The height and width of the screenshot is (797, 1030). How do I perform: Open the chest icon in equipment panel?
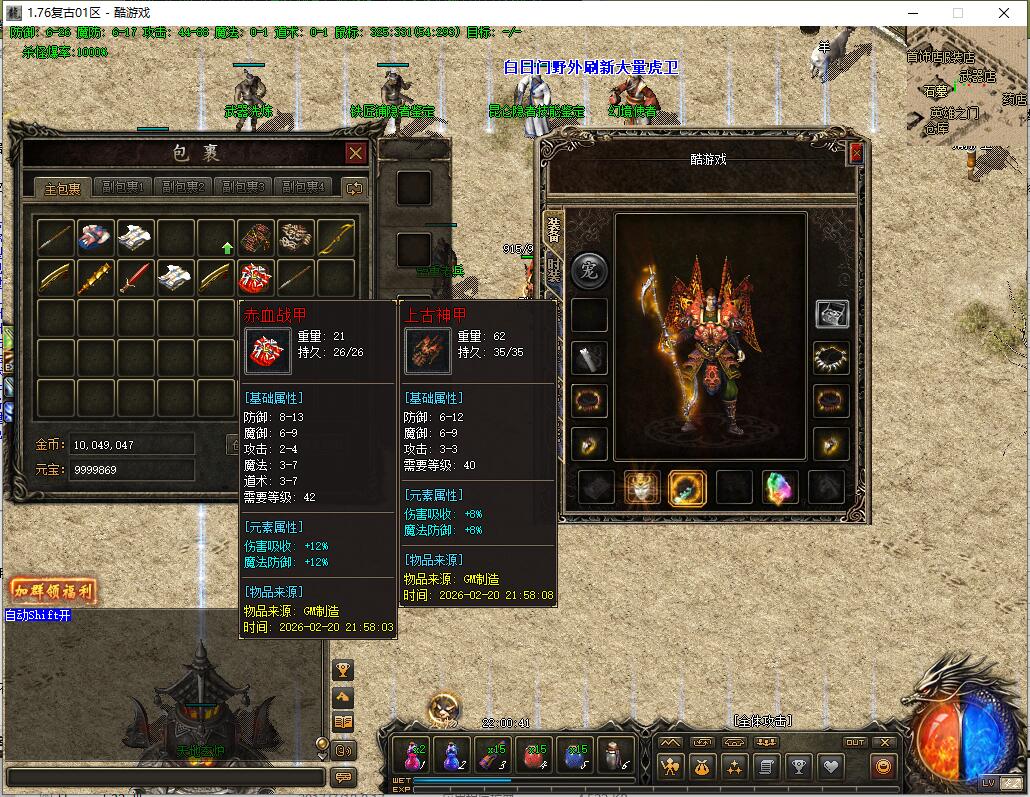[831, 314]
